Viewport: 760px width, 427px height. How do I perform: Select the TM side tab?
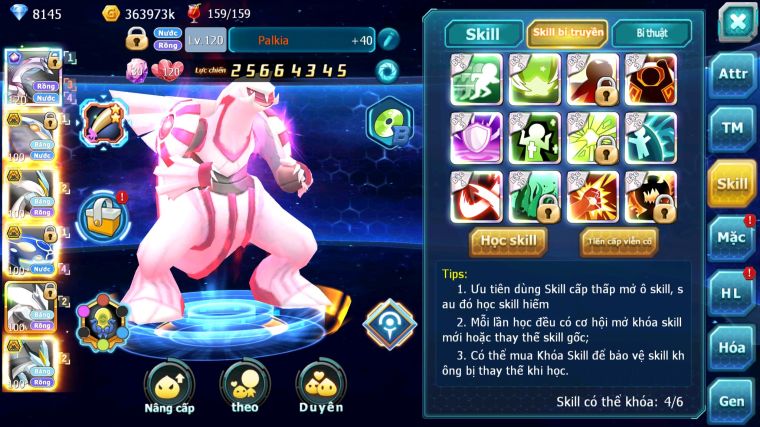click(732, 129)
